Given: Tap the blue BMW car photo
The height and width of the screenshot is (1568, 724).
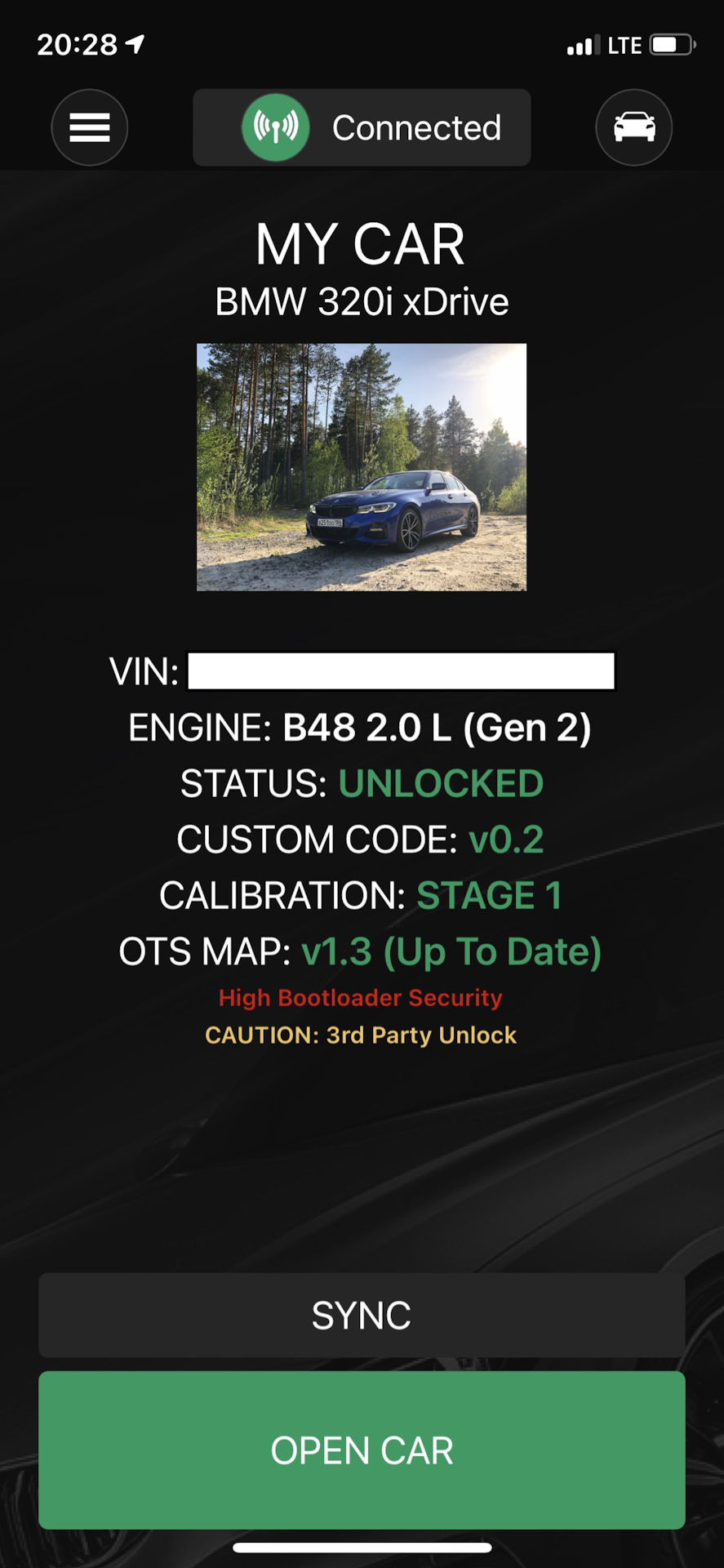Looking at the screenshot, I should click(x=362, y=467).
